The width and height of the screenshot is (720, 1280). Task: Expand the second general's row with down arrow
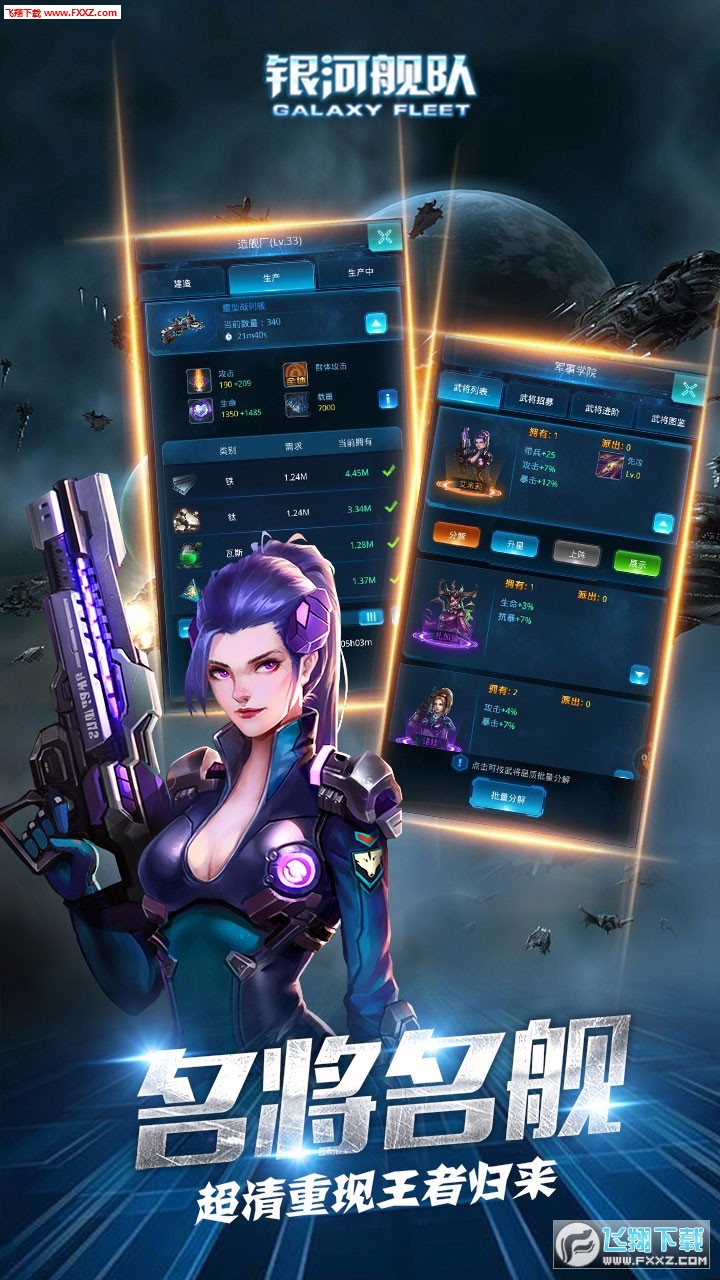640,676
